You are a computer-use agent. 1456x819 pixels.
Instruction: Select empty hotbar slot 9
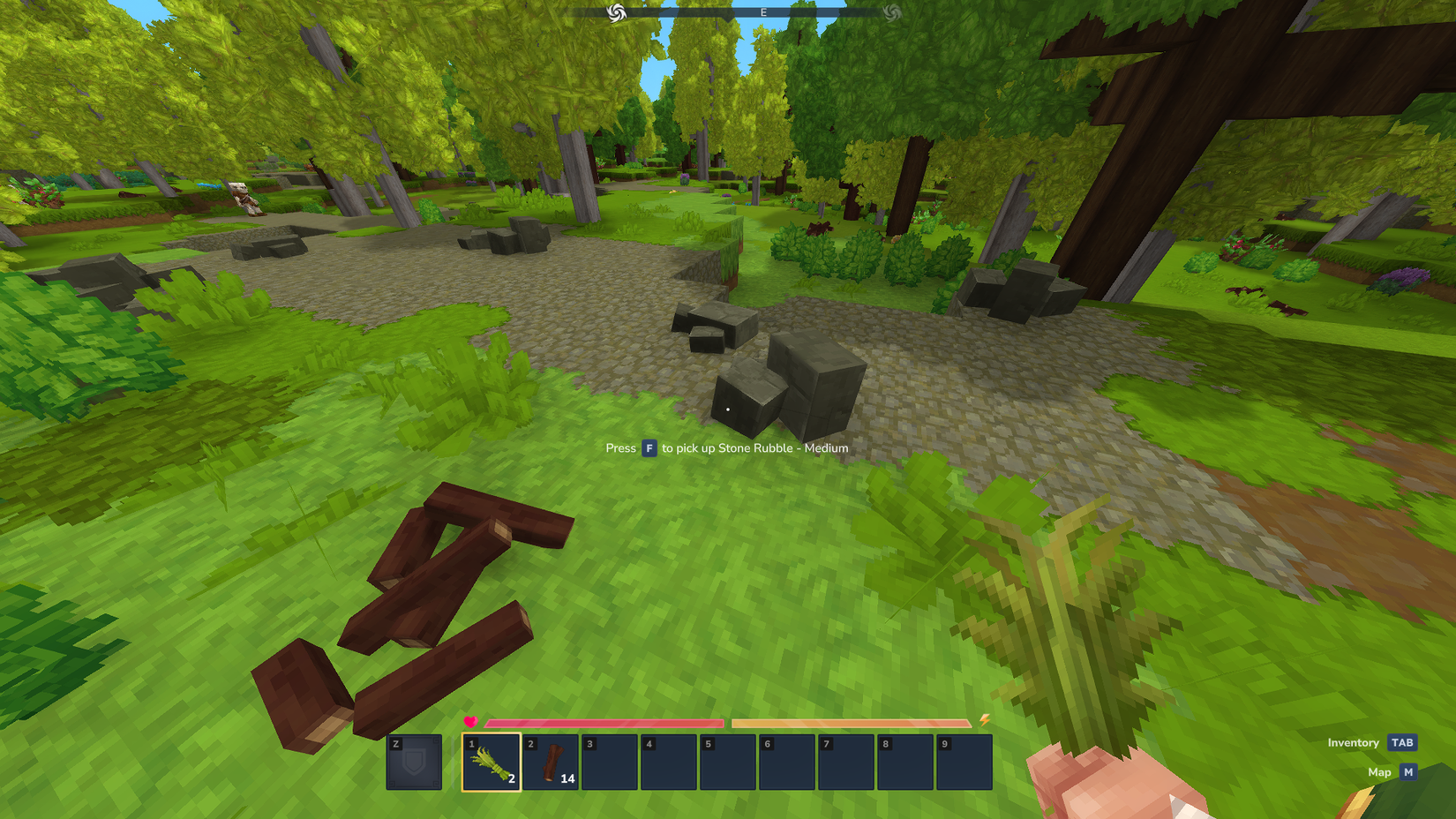point(964,763)
